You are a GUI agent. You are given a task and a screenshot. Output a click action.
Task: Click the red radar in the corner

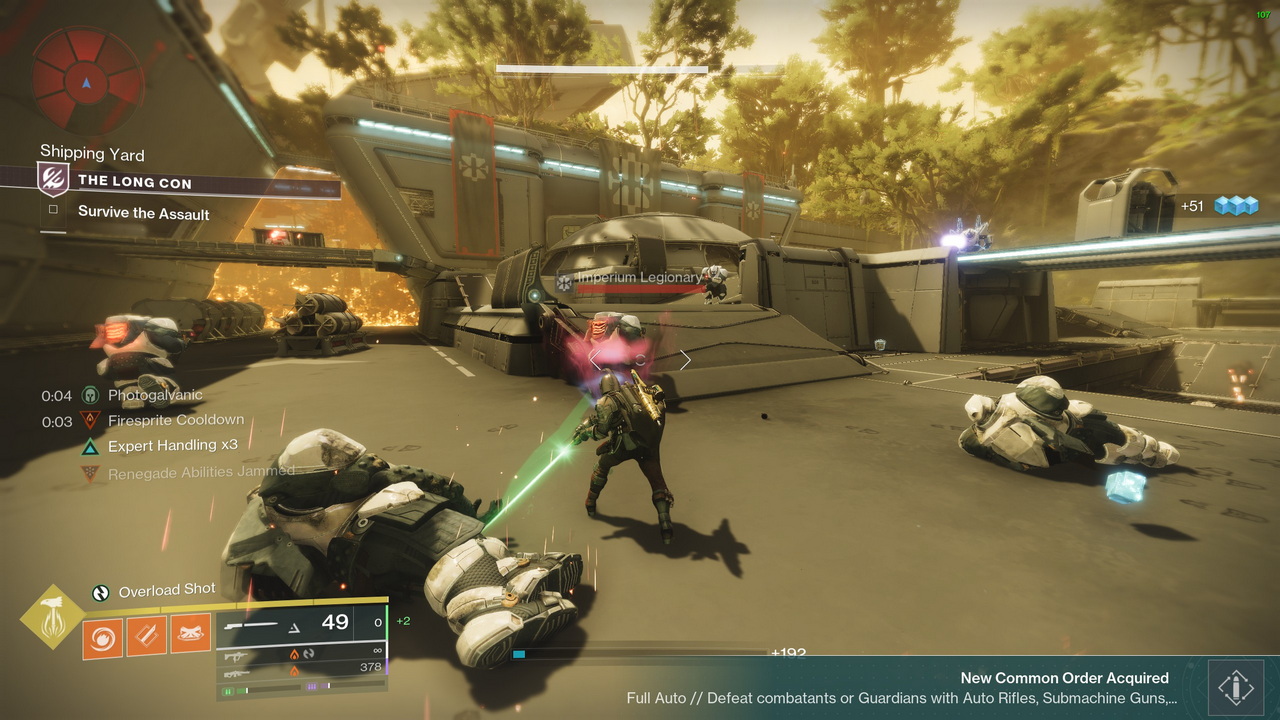85,80
